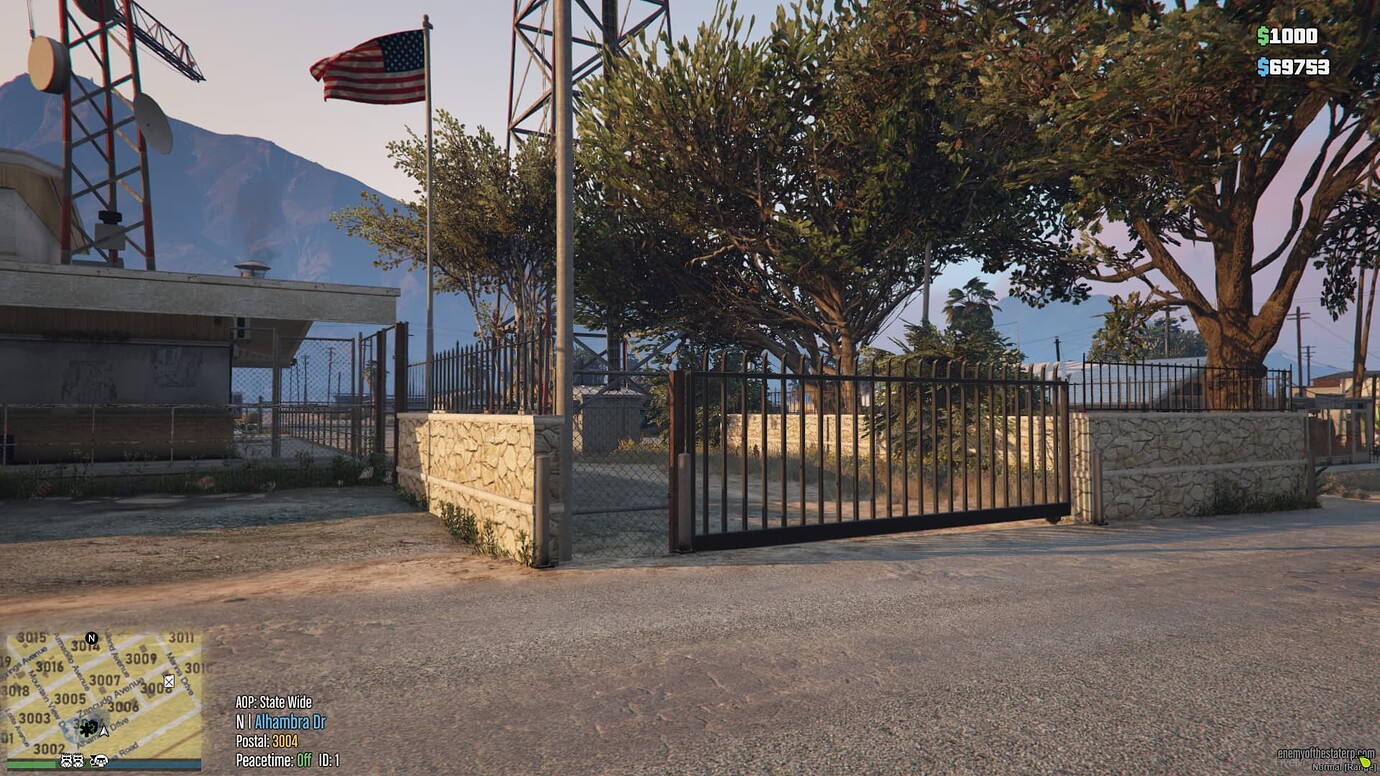This screenshot has height=776, width=1380.
Task: Select the medical star blip on minimap
Action: click(86, 730)
